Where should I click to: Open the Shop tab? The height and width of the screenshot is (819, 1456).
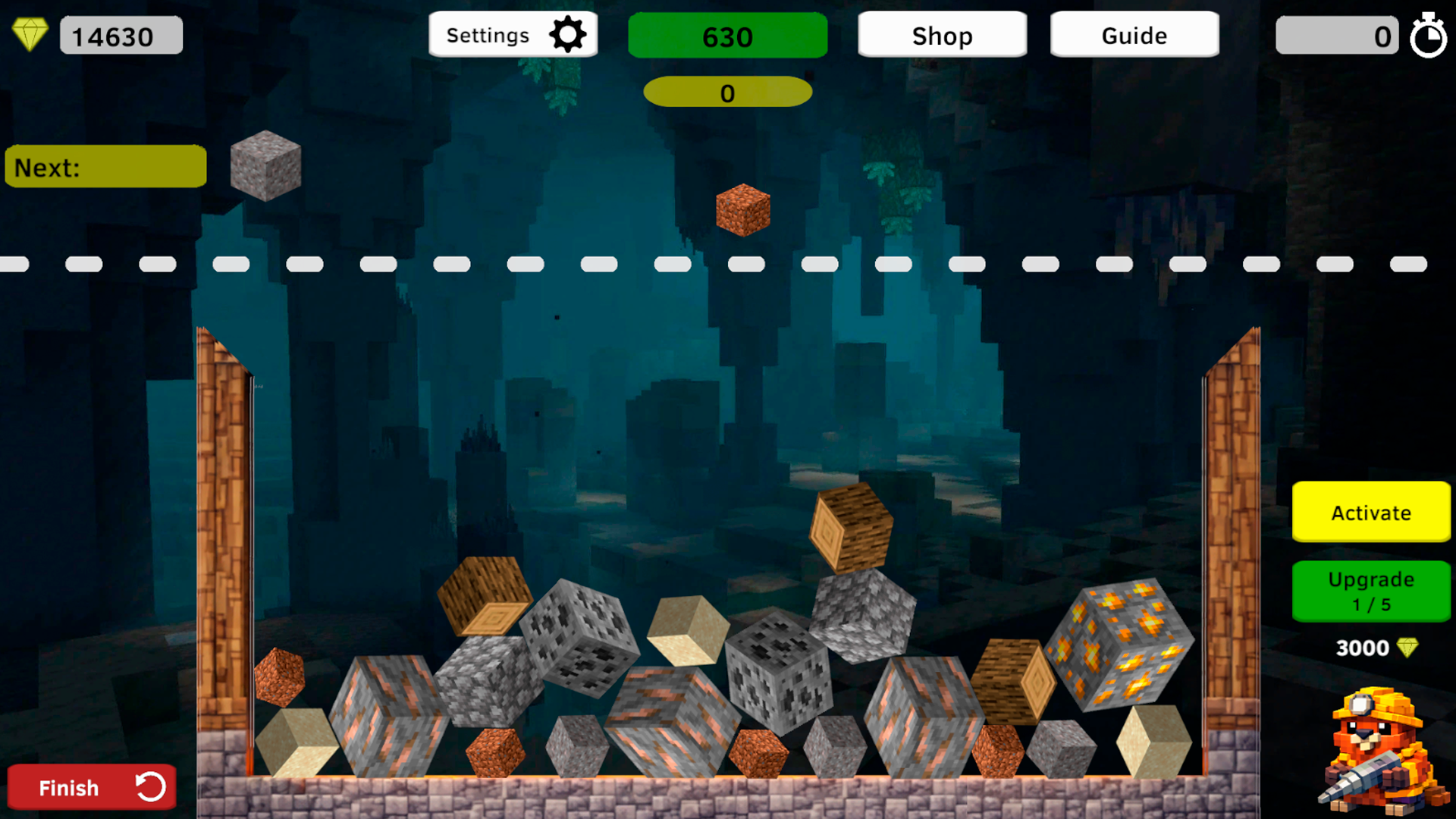pos(942,35)
